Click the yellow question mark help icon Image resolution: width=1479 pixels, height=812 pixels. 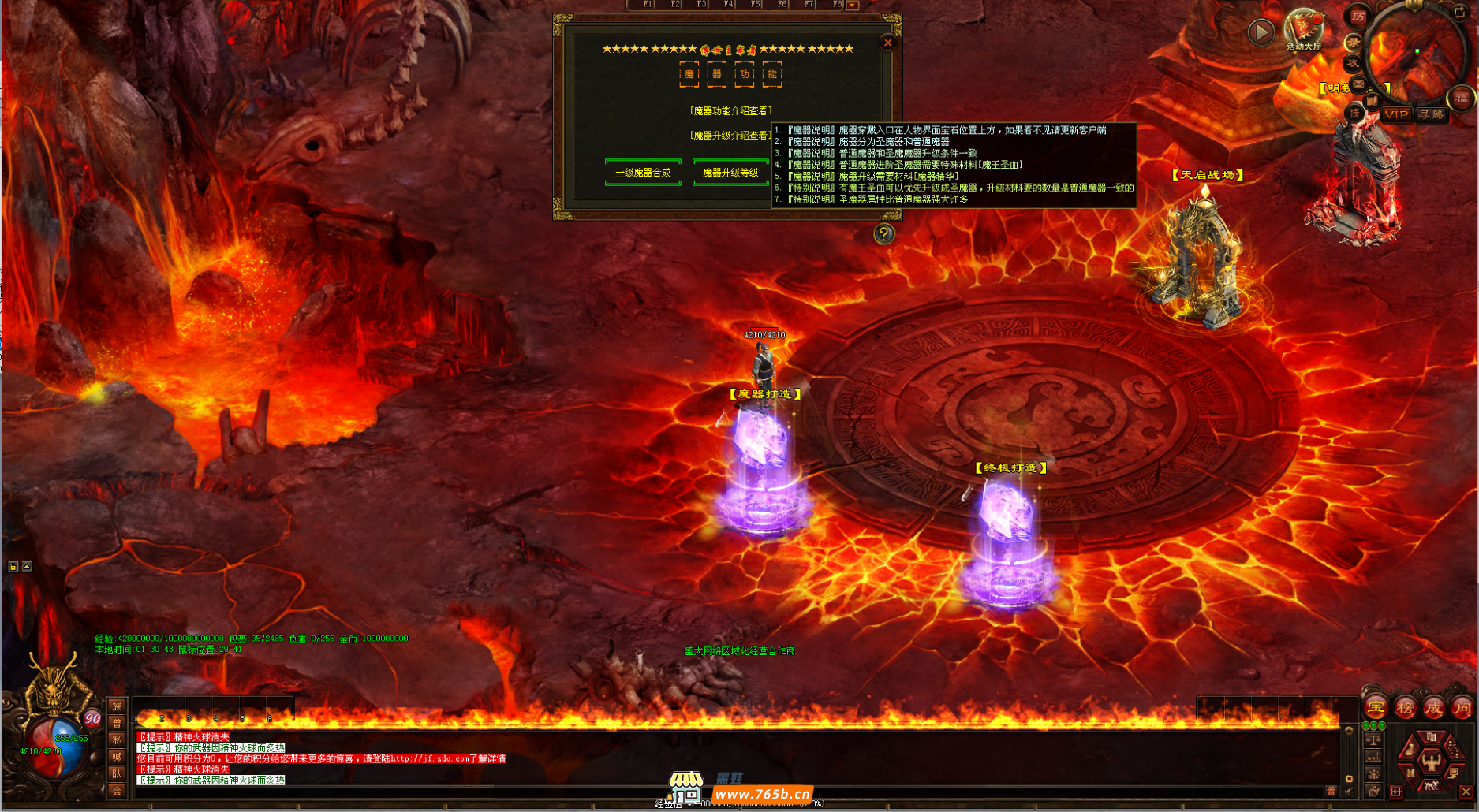tap(884, 233)
